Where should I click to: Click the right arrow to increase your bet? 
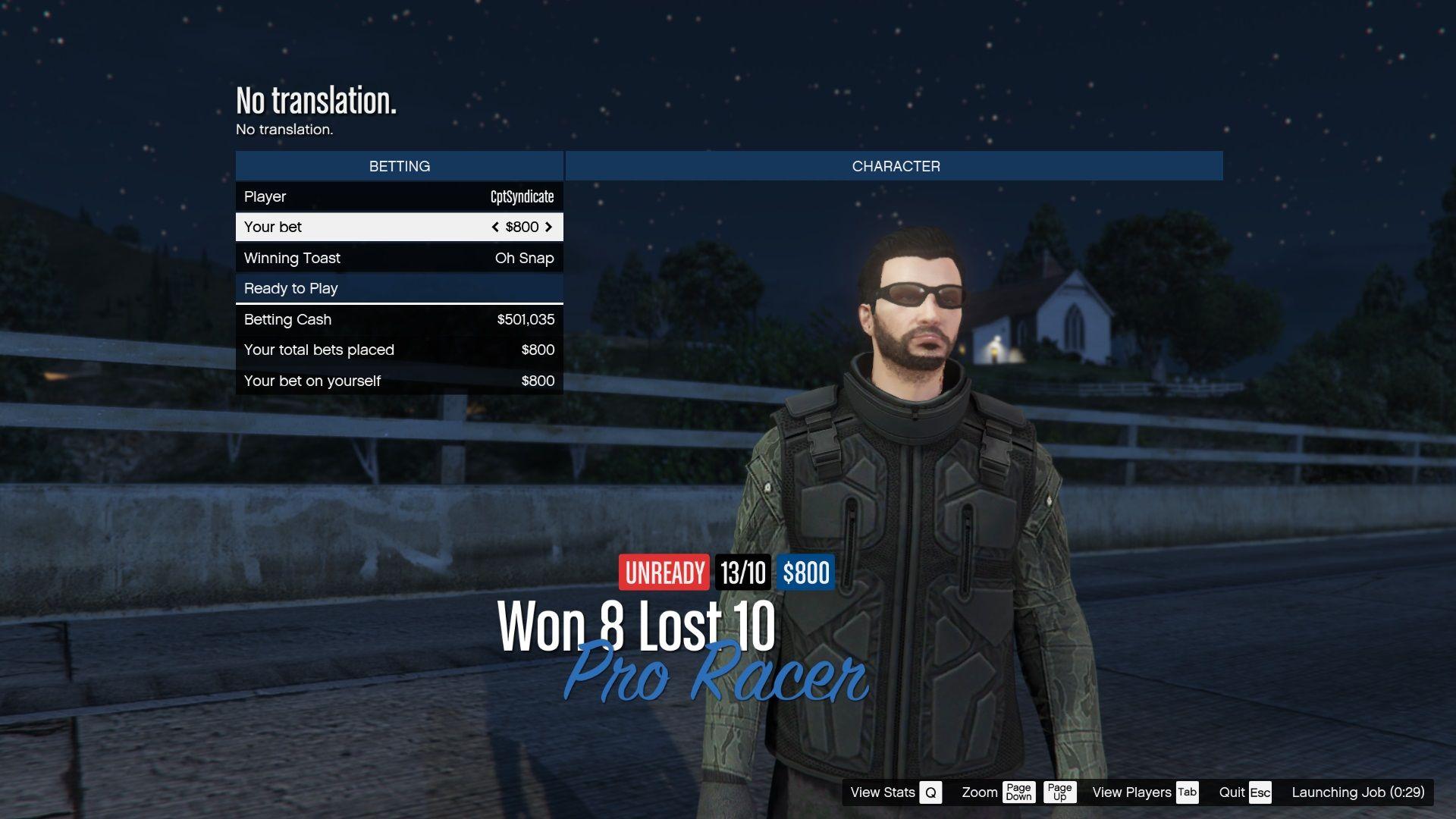[548, 227]
